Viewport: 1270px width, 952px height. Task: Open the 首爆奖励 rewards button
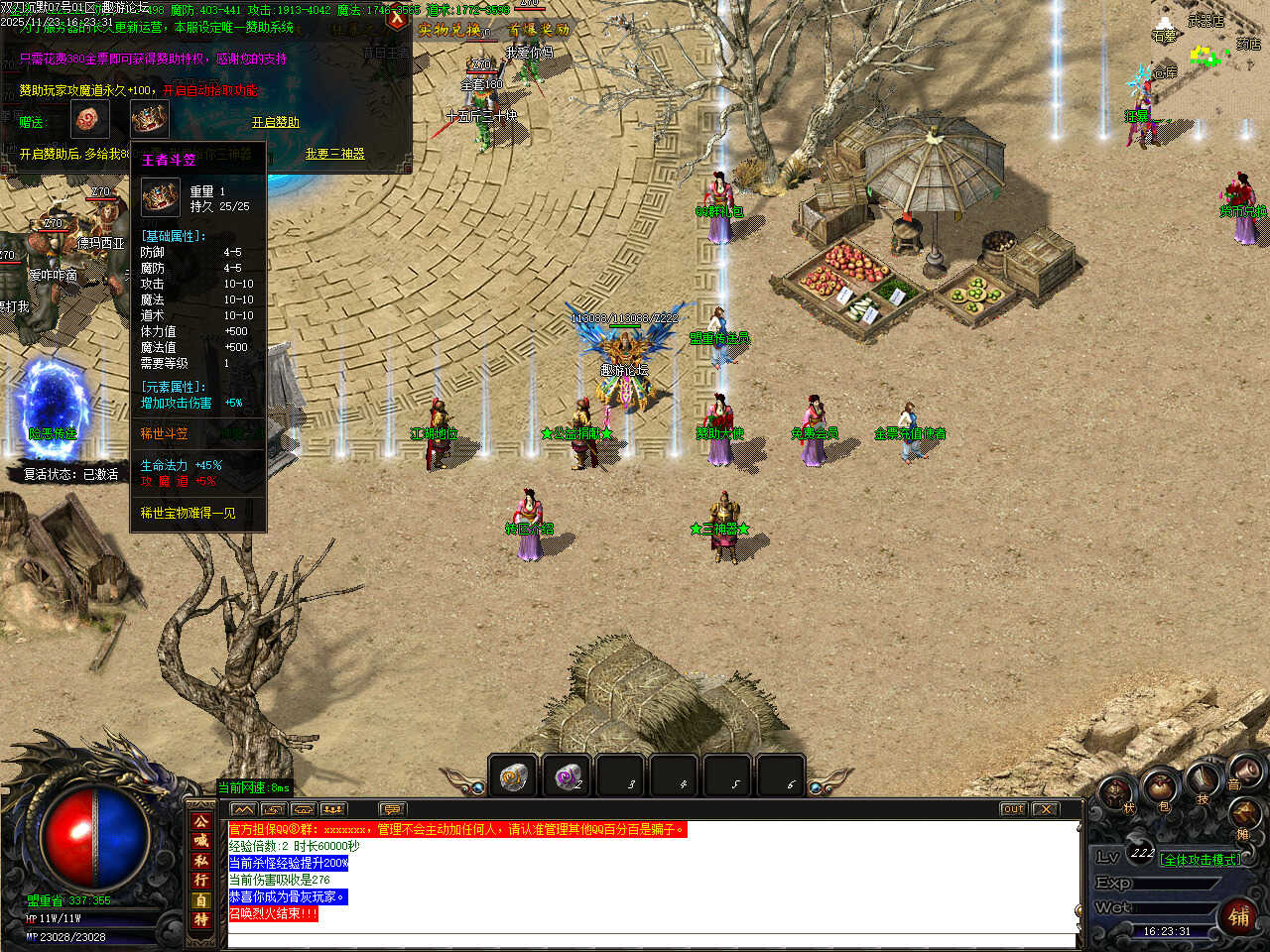[540, 30]
